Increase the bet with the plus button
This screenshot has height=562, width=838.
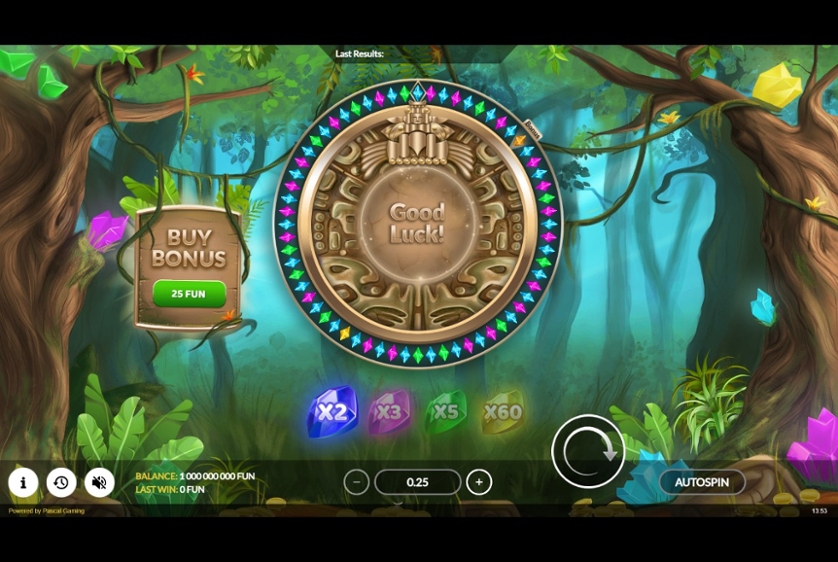click(479, 482)
